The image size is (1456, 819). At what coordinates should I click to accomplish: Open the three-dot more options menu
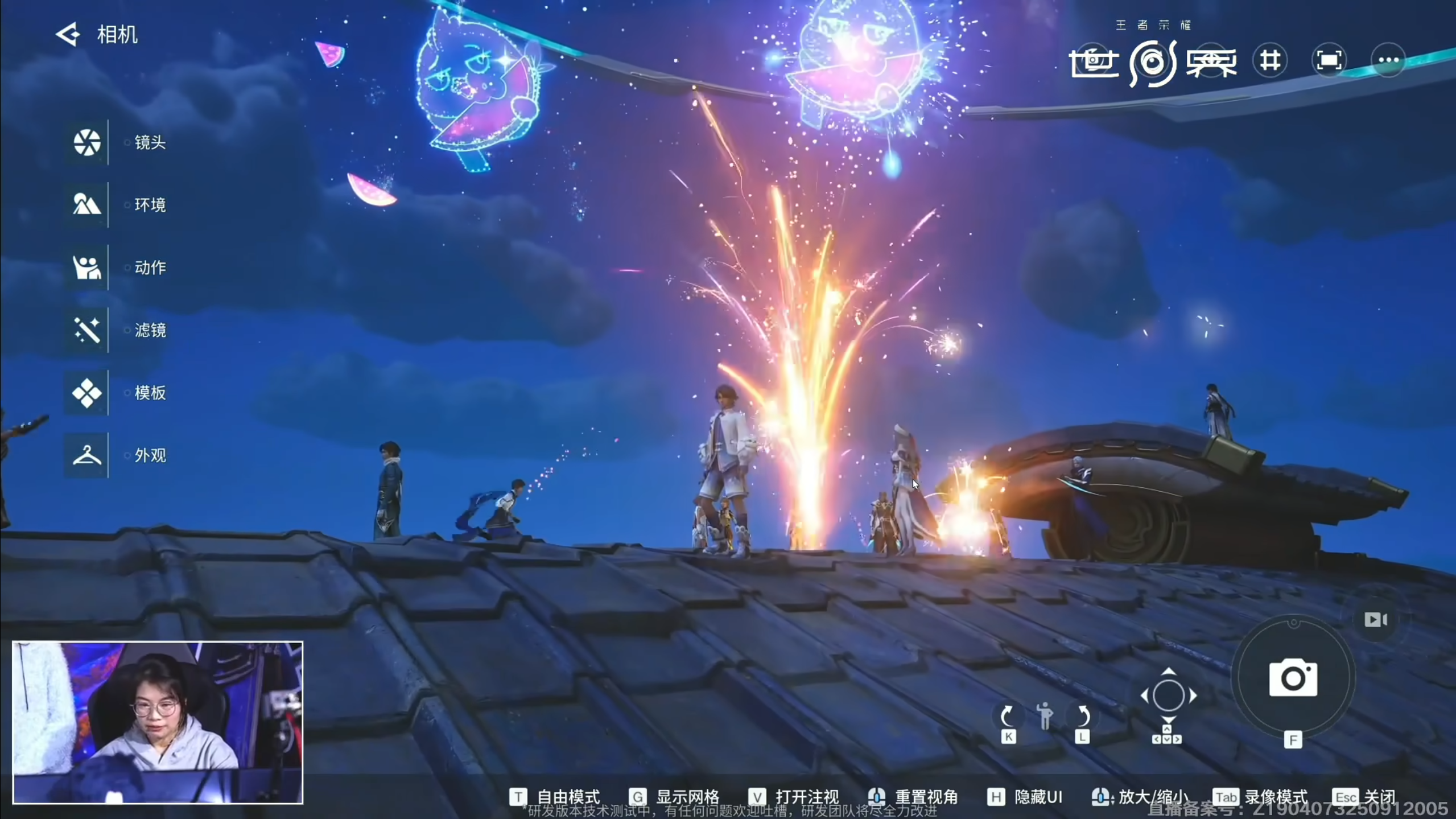click(x=1388, y=60)
